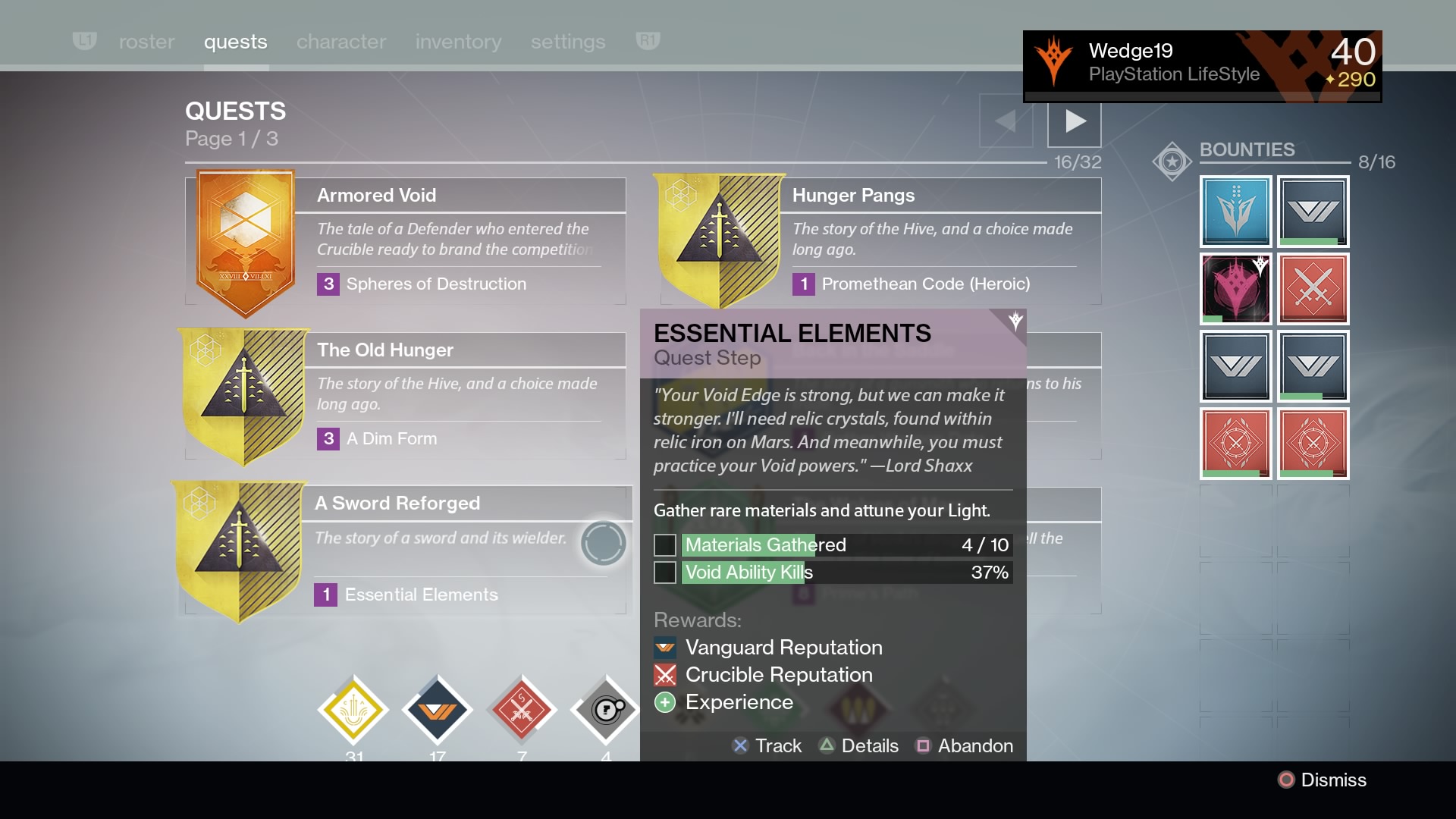Click the Vanguard Reputation reward icon
Viewport: 1456px width, 819px height.
(664, 648)
